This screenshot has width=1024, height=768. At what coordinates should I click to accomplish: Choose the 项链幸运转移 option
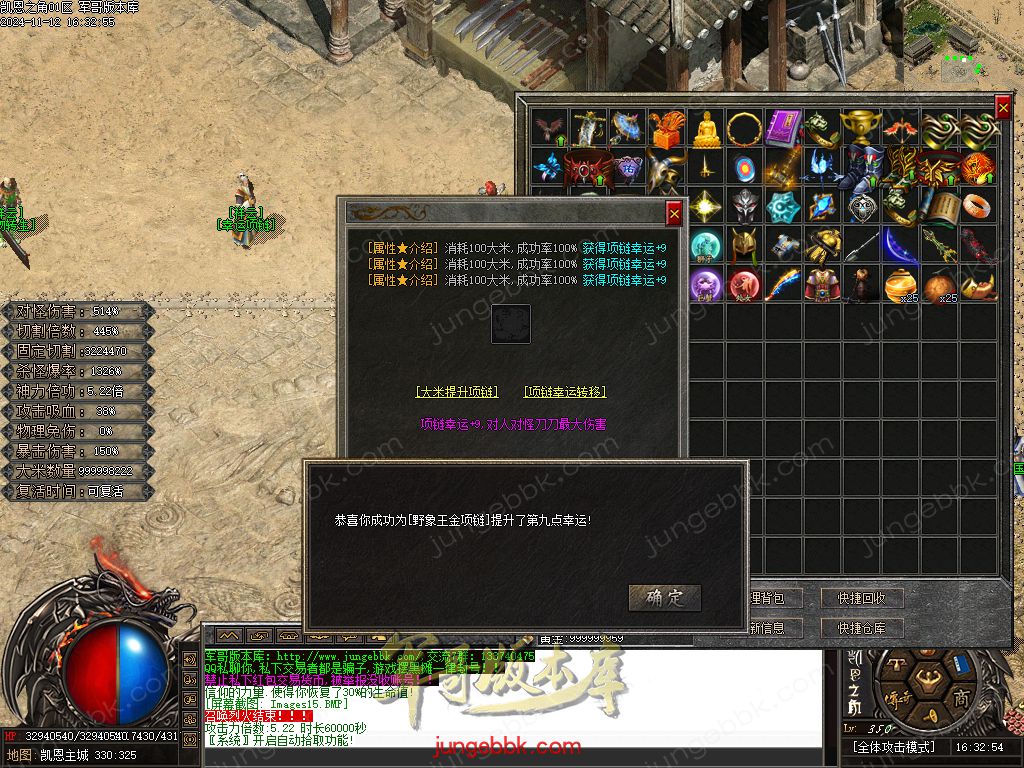(565, 392)
